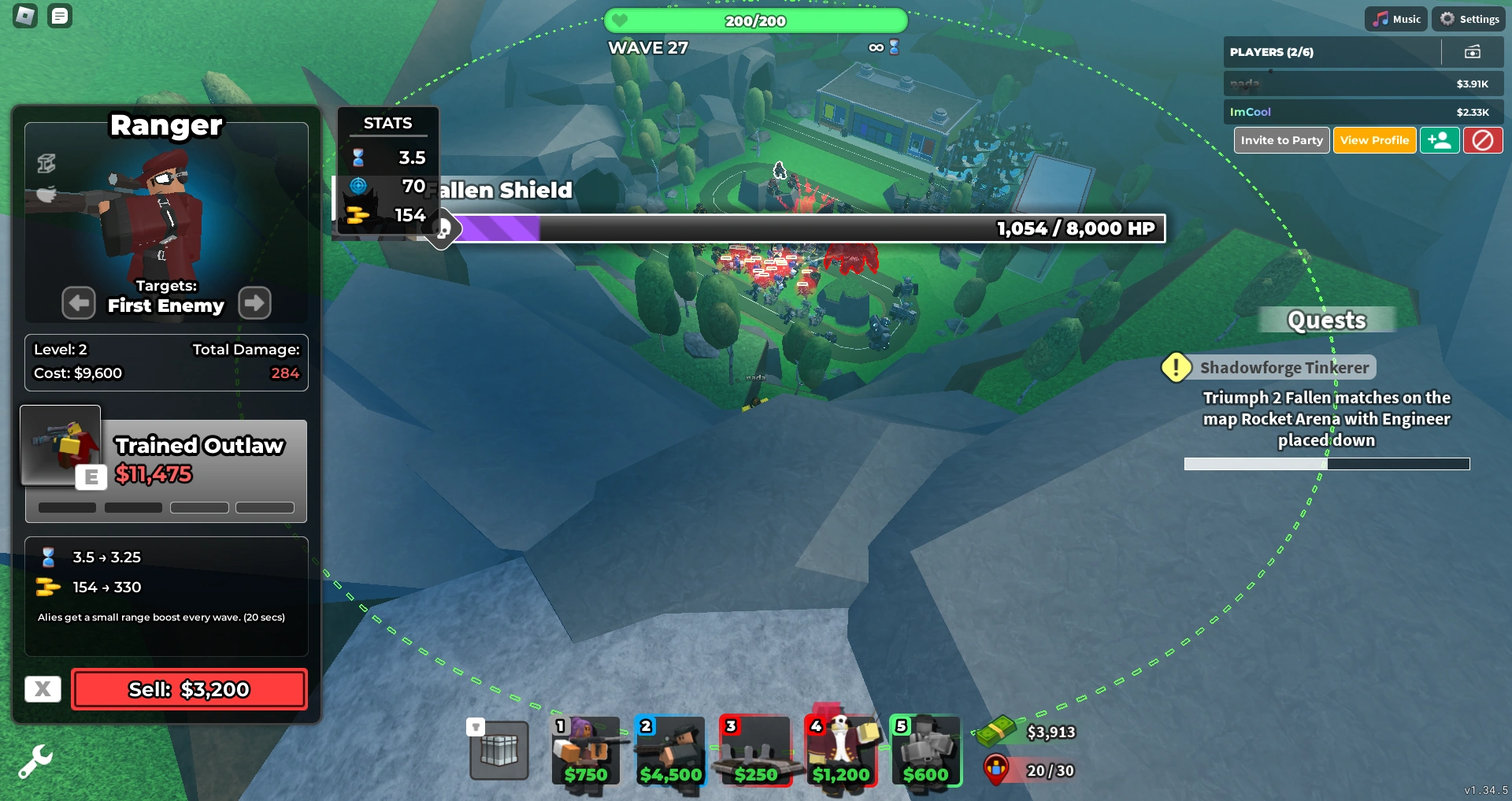Collapse the Quests panel header
The image size is (1512, 801).
pyautogui.click(x=1326, y=320)
